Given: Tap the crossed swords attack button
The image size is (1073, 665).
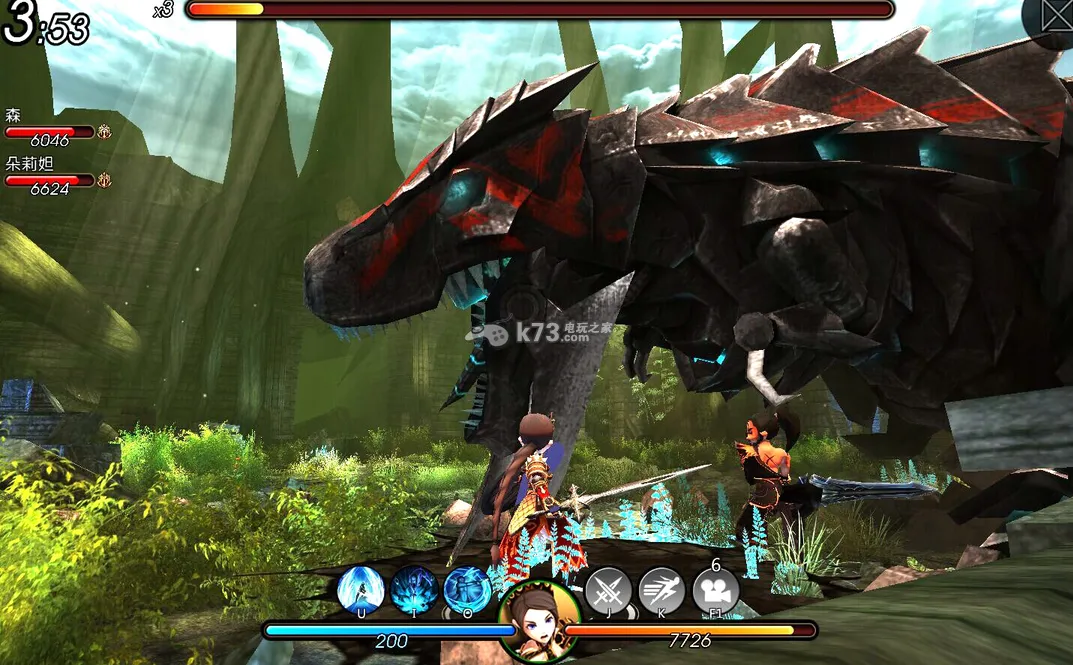Looking at the screenshot, I should [608, 590].
